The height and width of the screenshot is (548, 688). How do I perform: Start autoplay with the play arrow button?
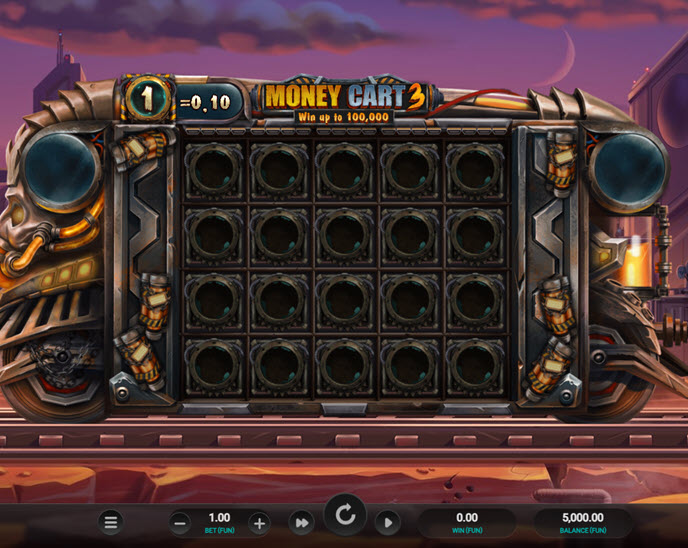[388, 522]
